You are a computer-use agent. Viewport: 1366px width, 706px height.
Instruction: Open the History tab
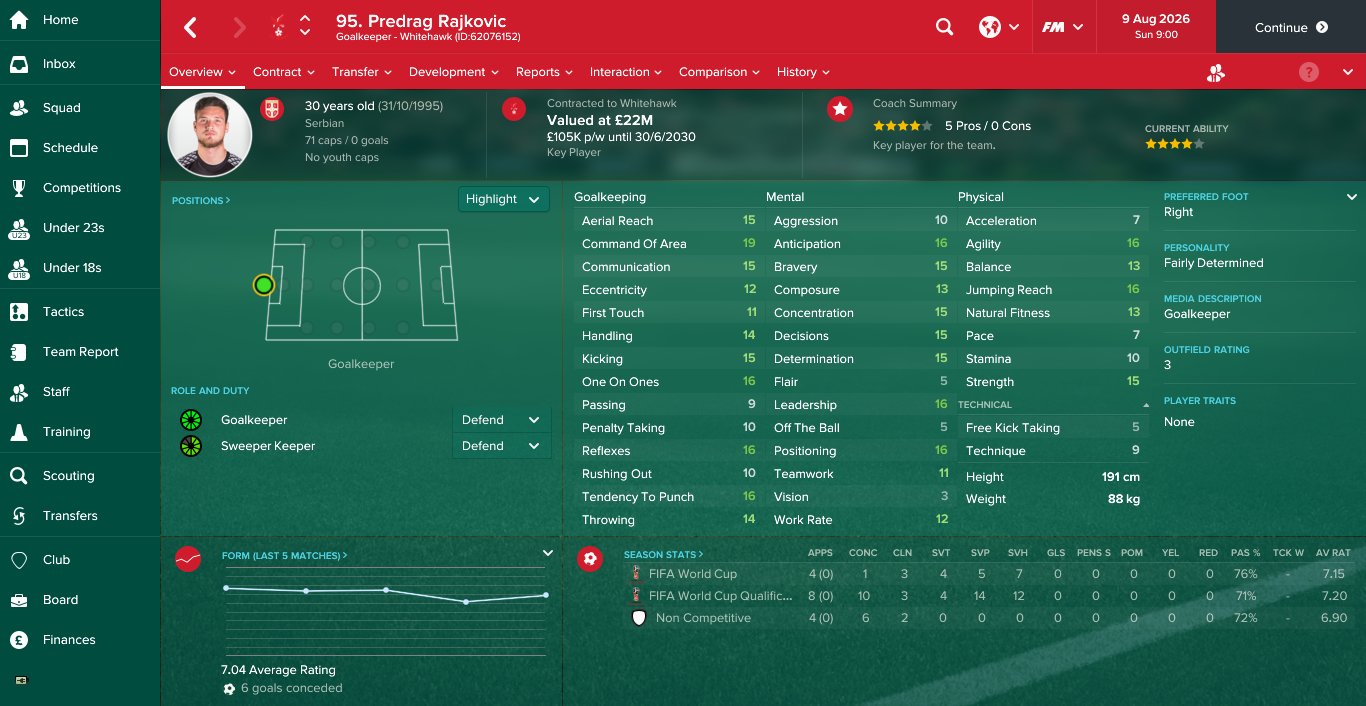pos(803,72)
